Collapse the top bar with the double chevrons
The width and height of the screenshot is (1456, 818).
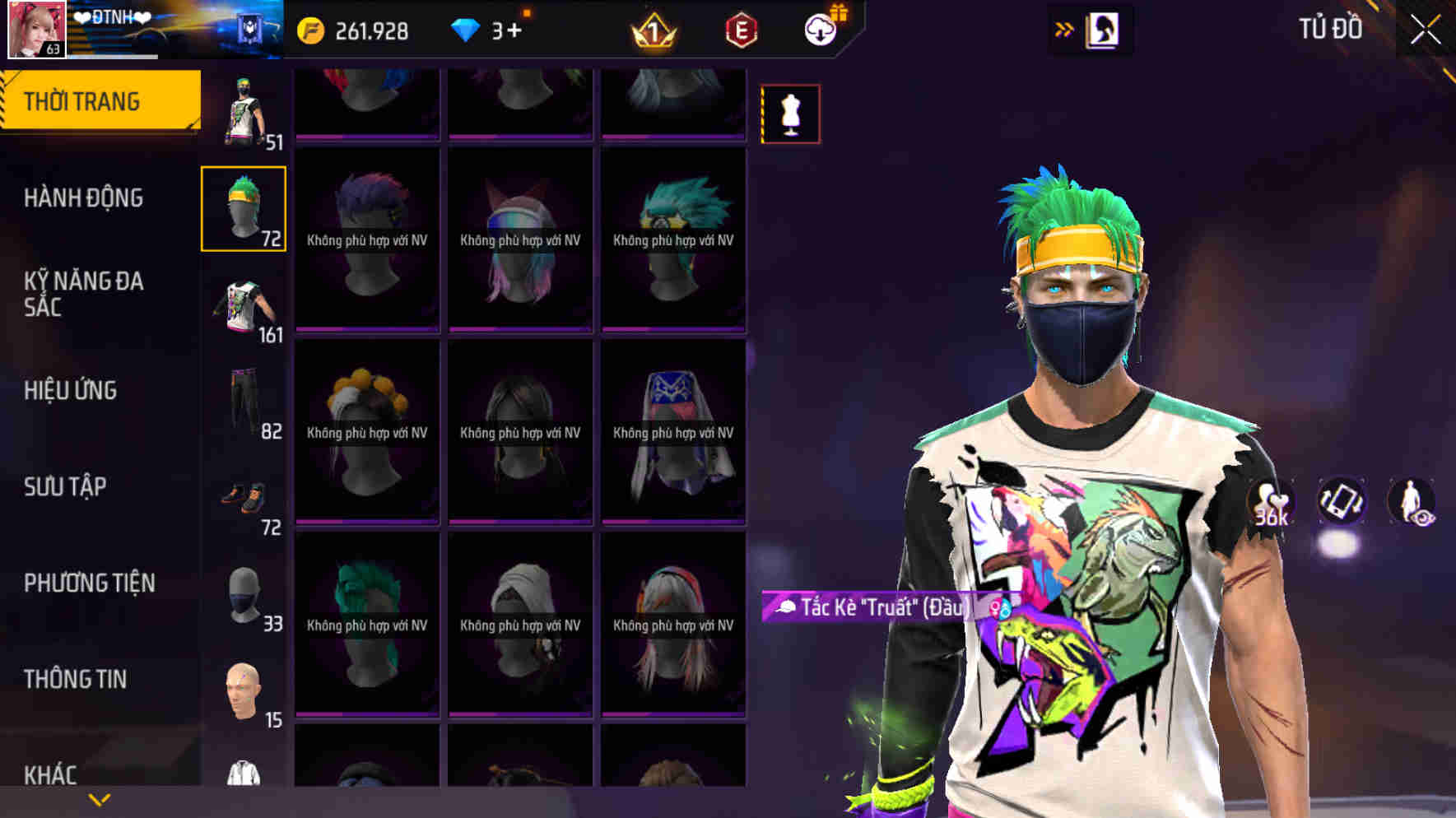tap(1065, 27)
